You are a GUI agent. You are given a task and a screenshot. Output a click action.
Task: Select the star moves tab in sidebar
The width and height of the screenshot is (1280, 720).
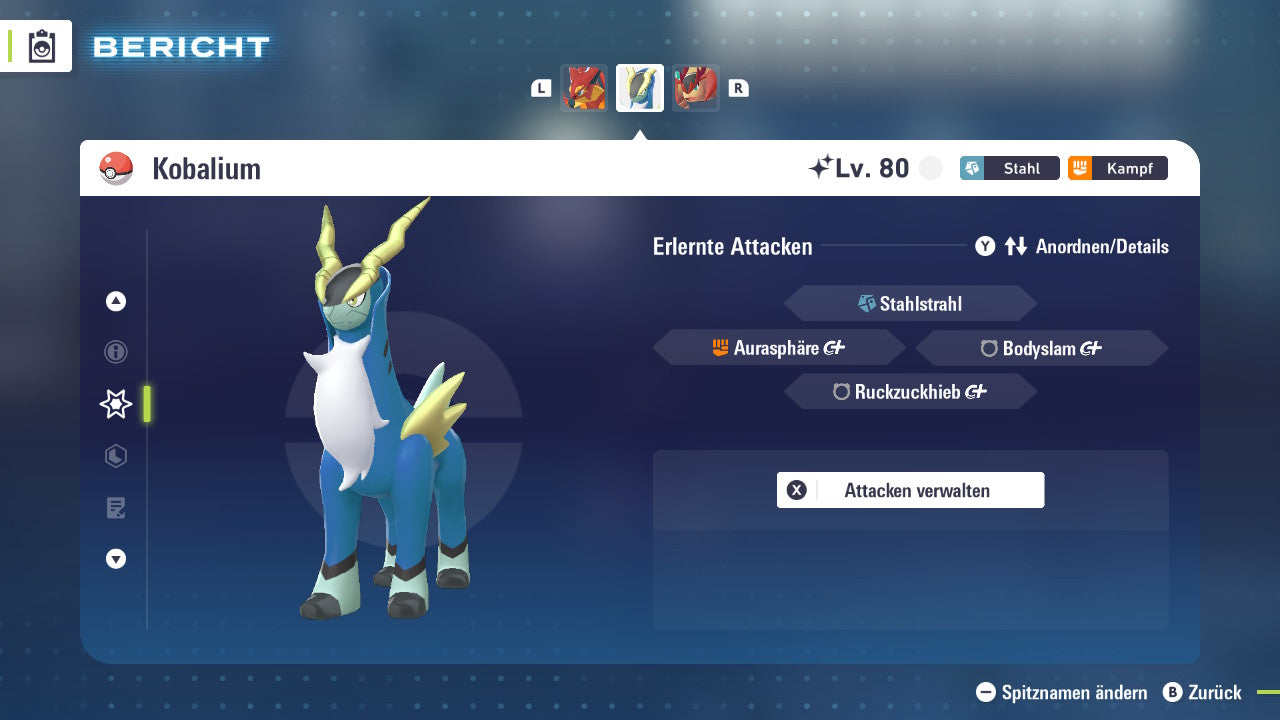click(x=115, y=404)
